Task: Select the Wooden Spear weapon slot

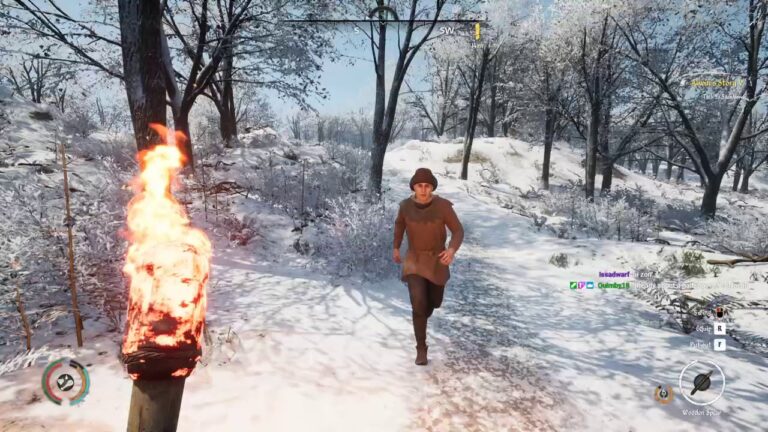Action: (701, 382)
